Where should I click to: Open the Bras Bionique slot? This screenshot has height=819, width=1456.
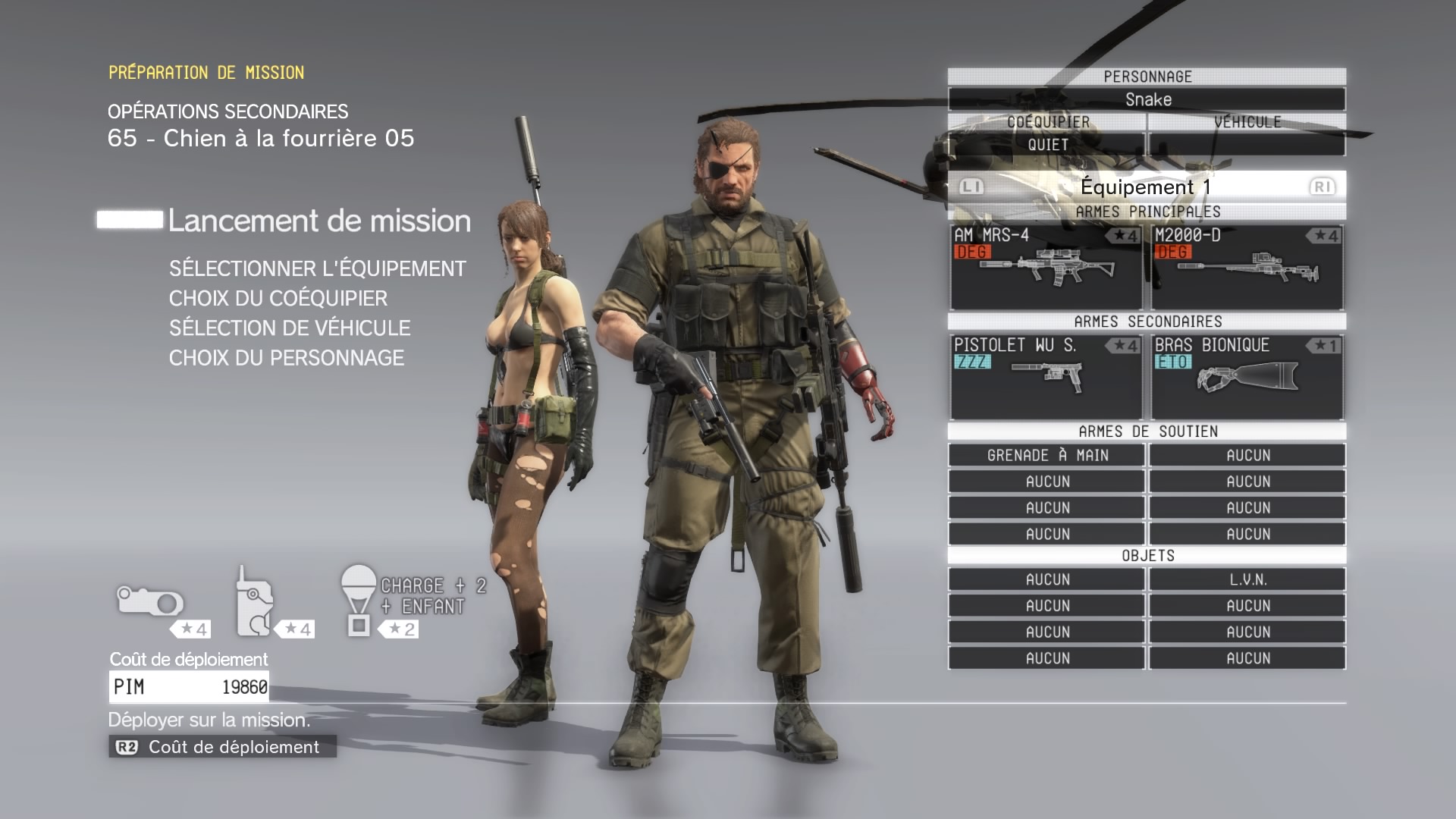coord(1247,377)
